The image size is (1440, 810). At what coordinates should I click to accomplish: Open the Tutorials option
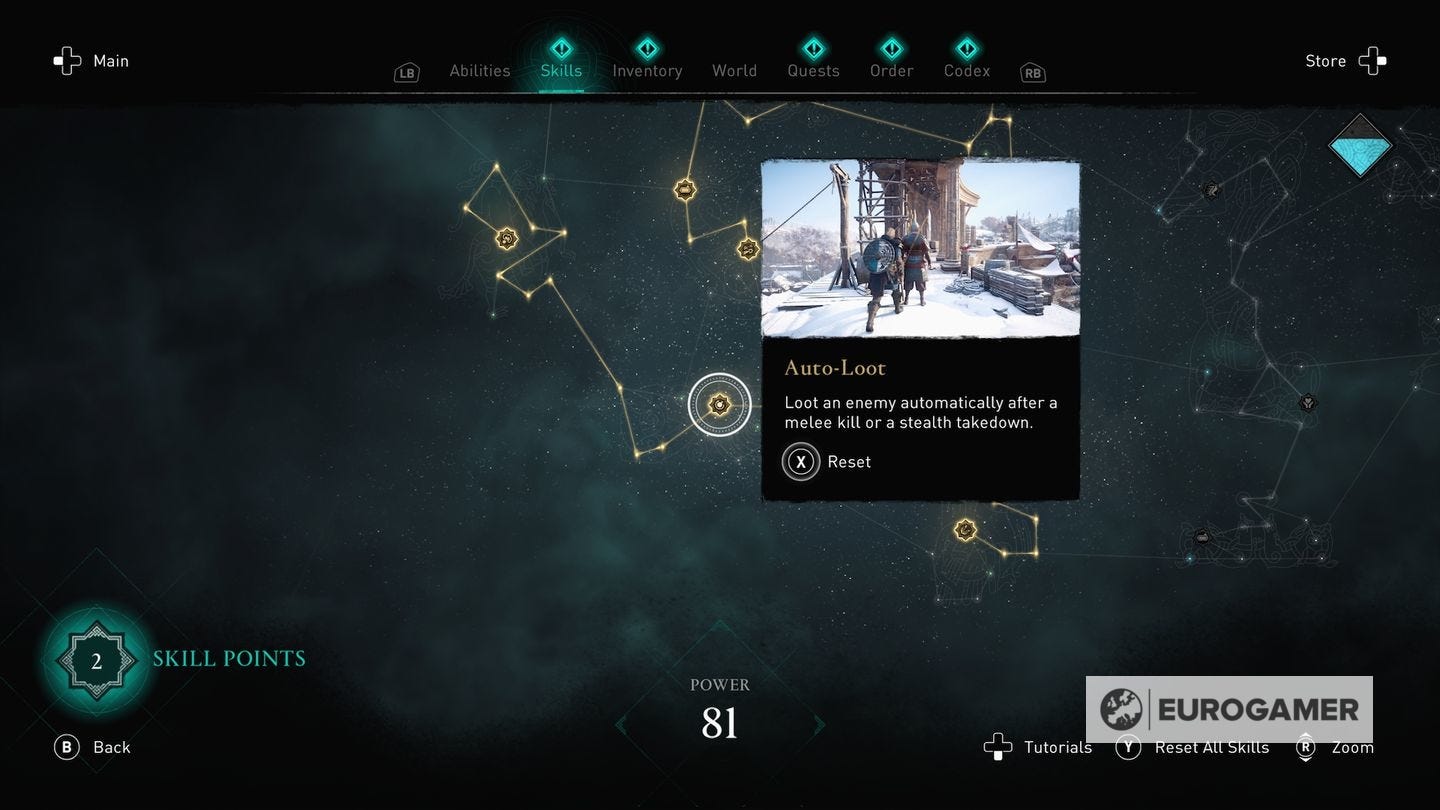click(1057, 747)
